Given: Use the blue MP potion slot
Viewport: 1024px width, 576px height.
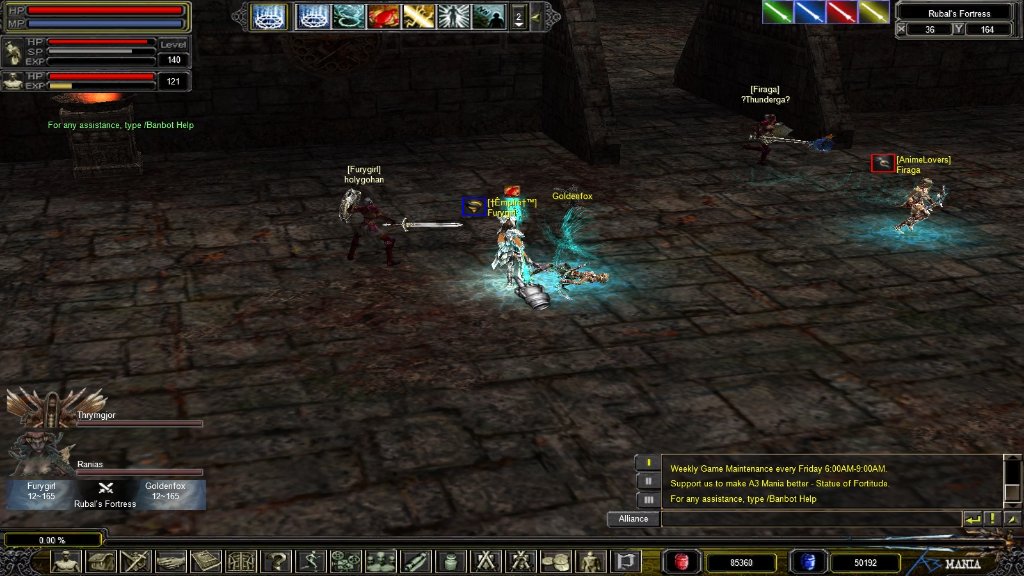Looking at the screenshot, I should 806,562.
